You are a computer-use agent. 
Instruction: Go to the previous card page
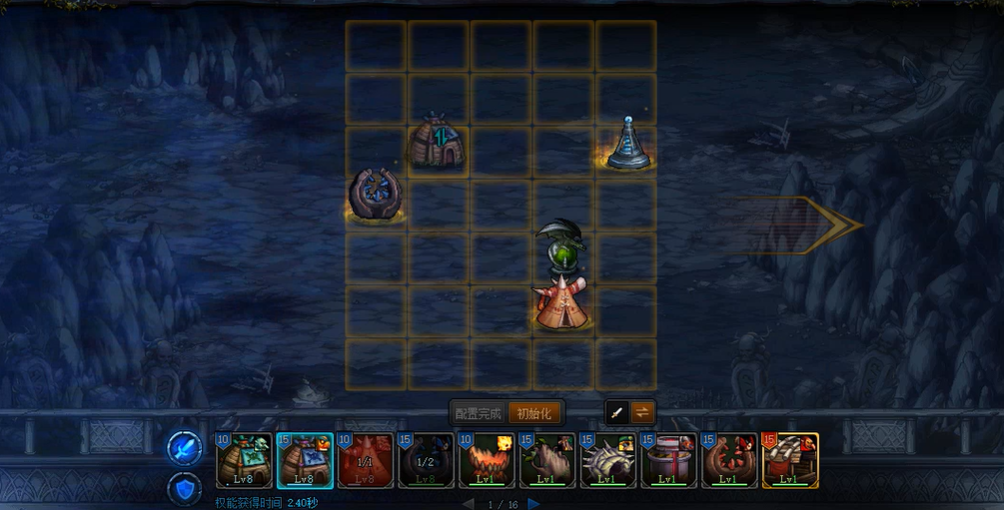pos(466,503)
